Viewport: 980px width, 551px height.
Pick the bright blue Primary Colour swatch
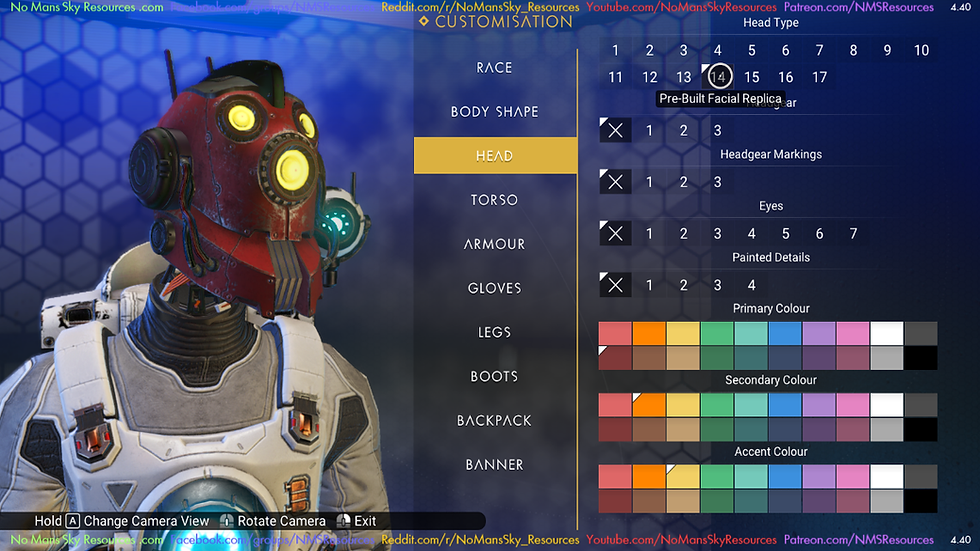(785, 333)
